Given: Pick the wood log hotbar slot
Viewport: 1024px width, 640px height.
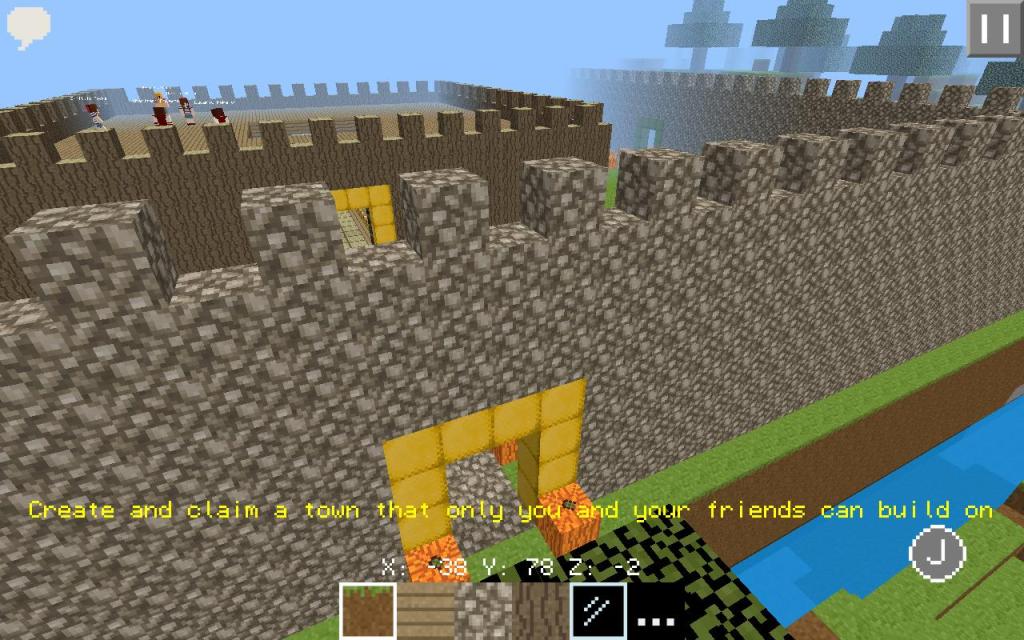Looking at the screenshot, I should pyautogui.click(x=541, y=612).
